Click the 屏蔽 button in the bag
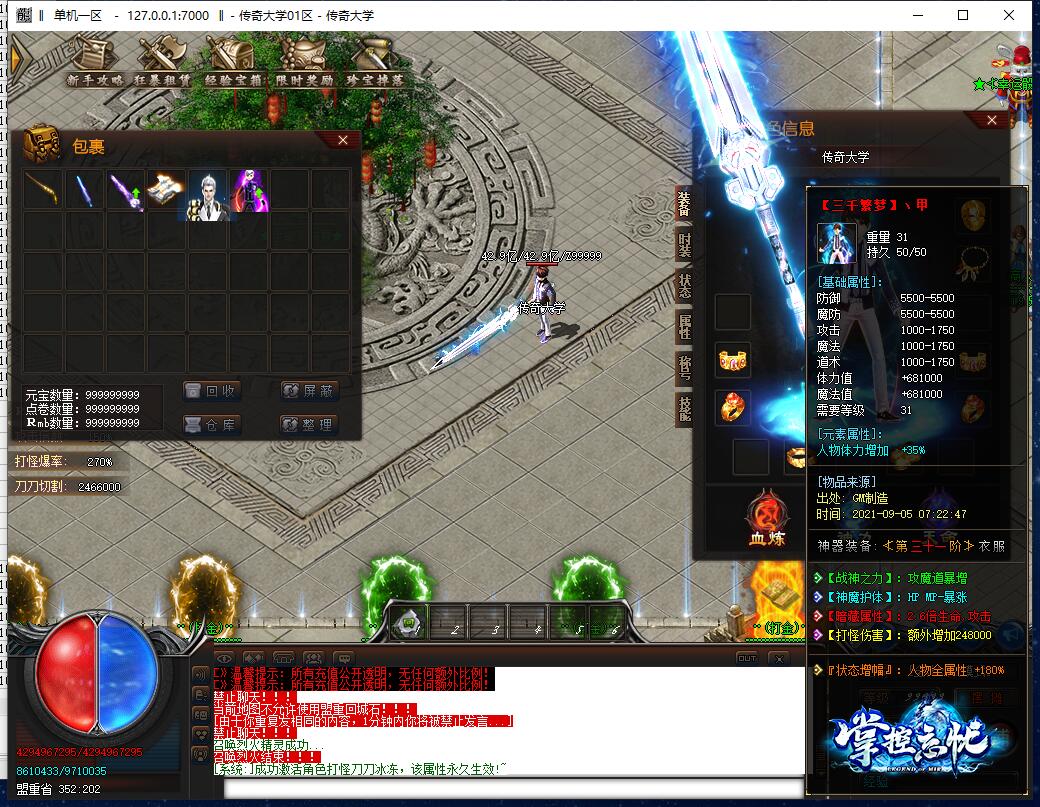 309,391
